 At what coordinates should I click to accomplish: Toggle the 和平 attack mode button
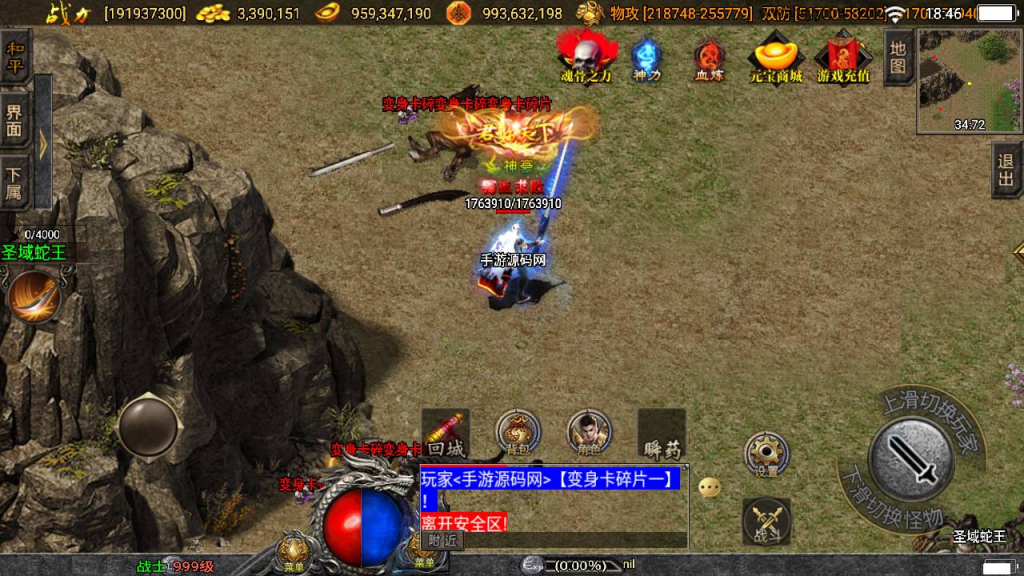pos(14,56)
